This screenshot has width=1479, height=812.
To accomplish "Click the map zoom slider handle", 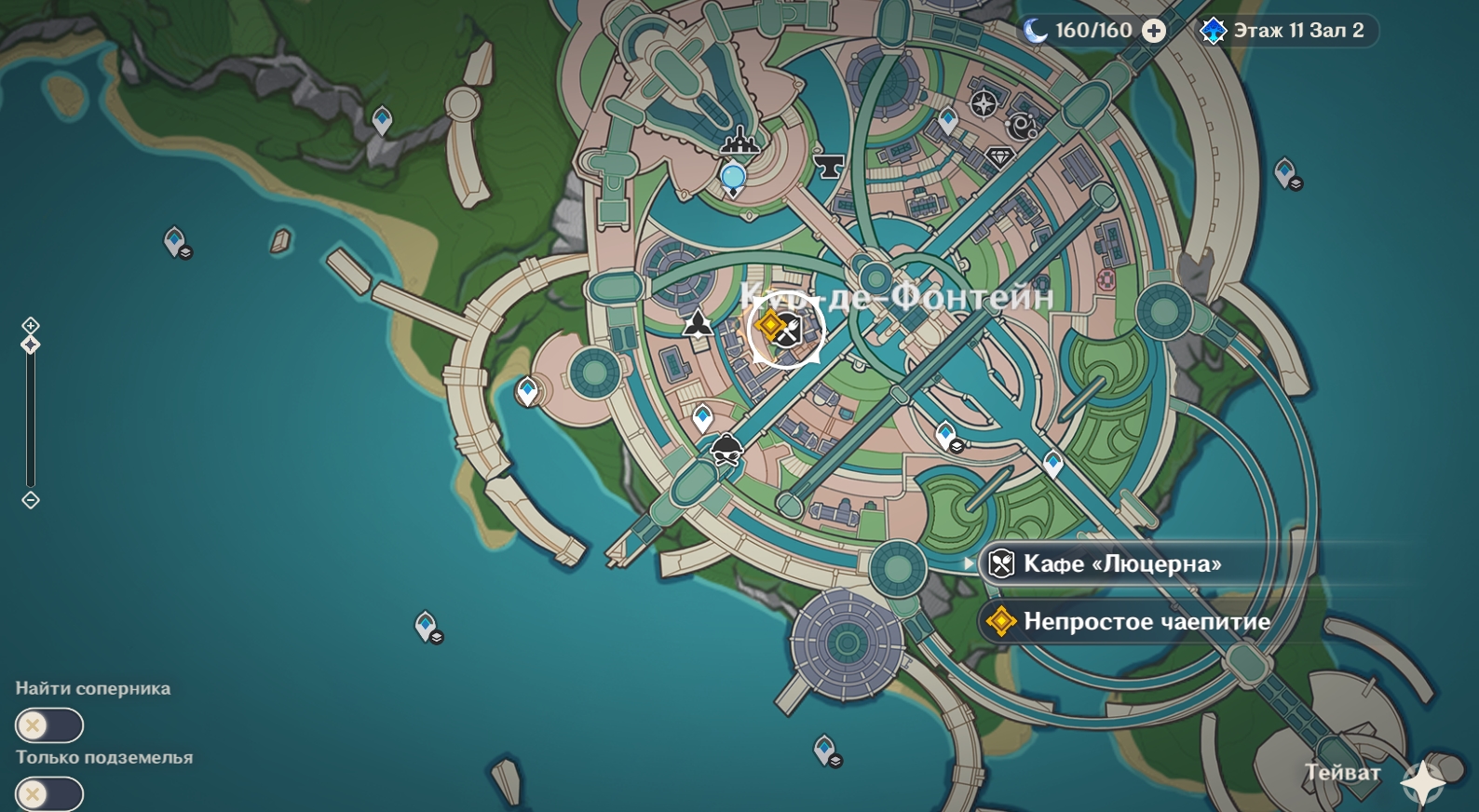I will pyautogui.click(x=31, y=345).
